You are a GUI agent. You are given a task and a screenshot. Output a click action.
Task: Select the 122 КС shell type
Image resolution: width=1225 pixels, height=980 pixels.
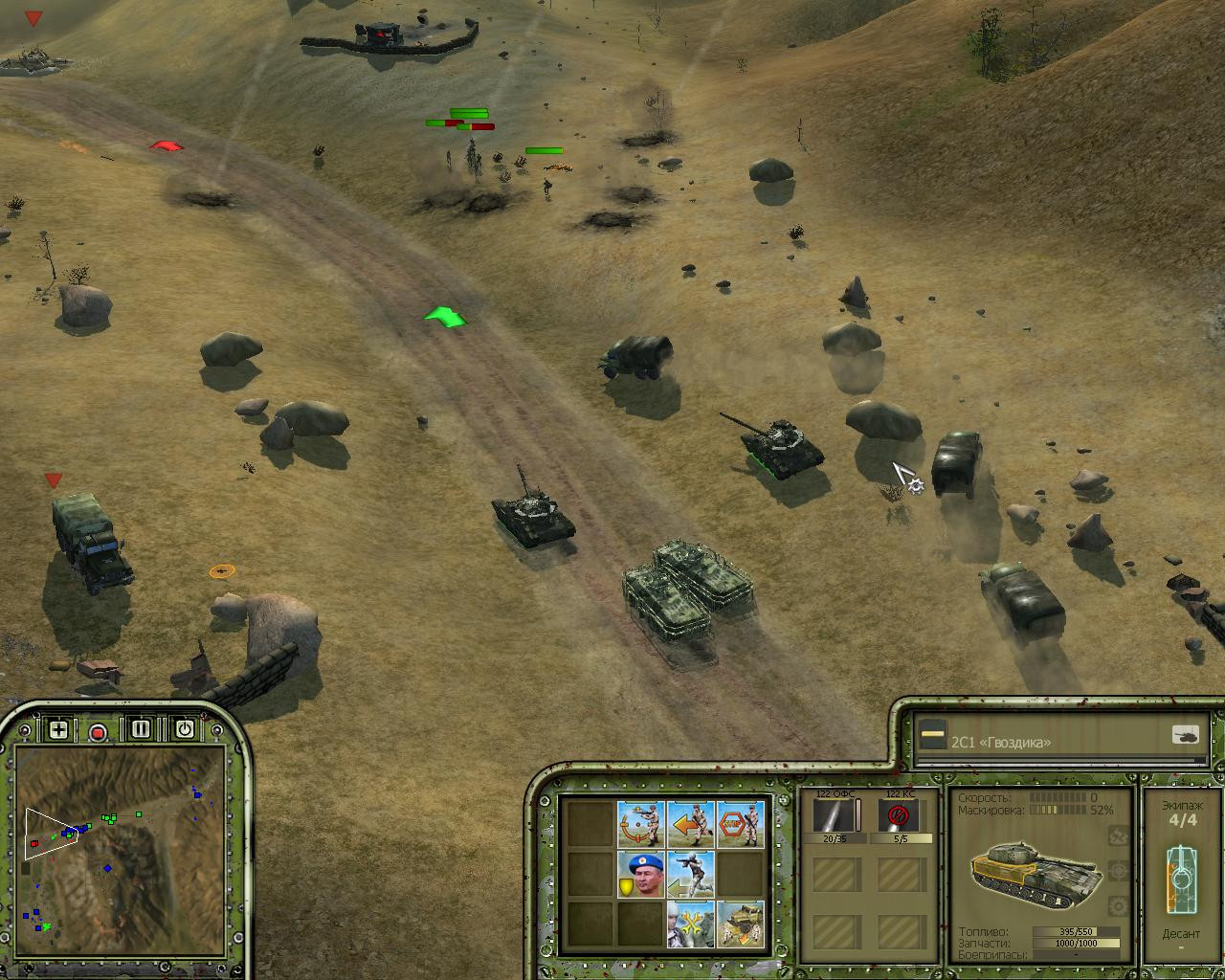click(x=899, y=816)
